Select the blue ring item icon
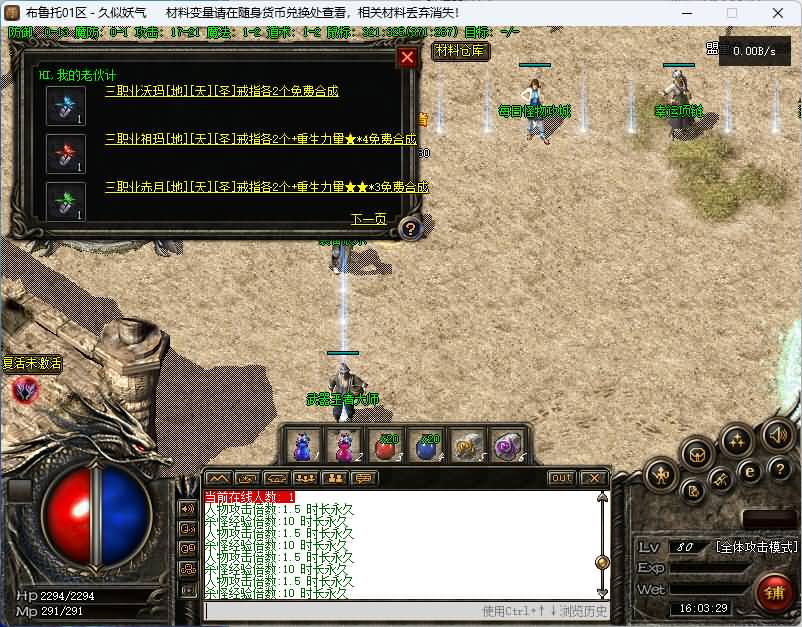This screenshot has width=802, height=627. (66, 105)
